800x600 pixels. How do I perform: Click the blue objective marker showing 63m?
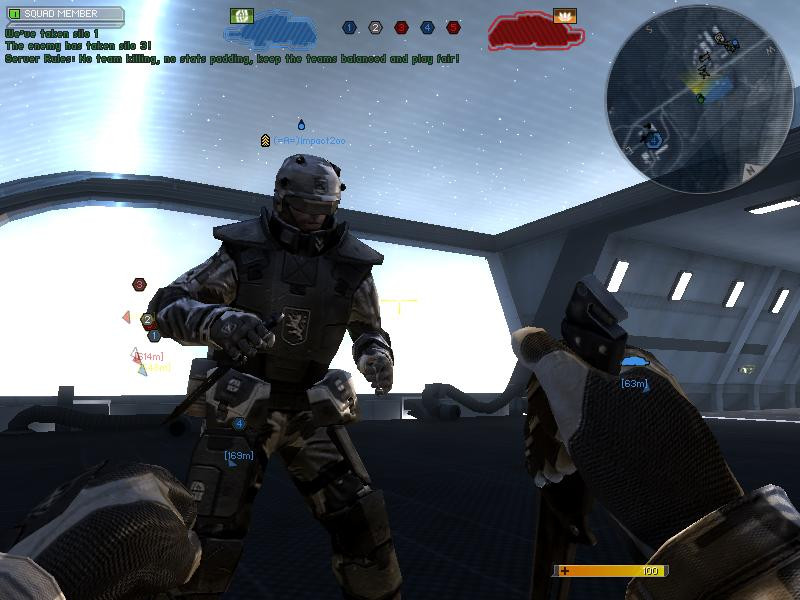pos(633,362)
